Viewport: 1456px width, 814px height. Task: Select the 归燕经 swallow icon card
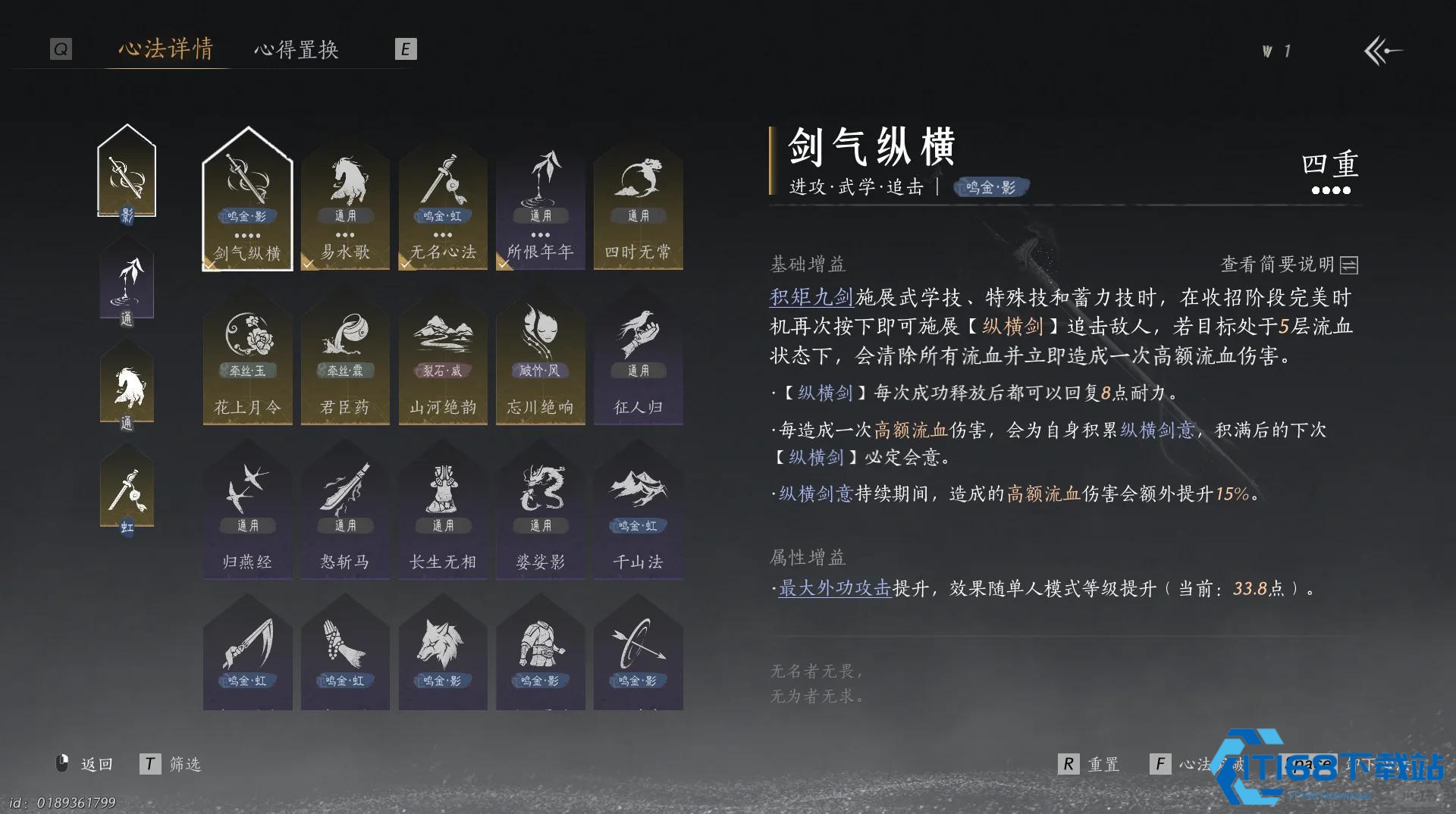pos(247,512)
